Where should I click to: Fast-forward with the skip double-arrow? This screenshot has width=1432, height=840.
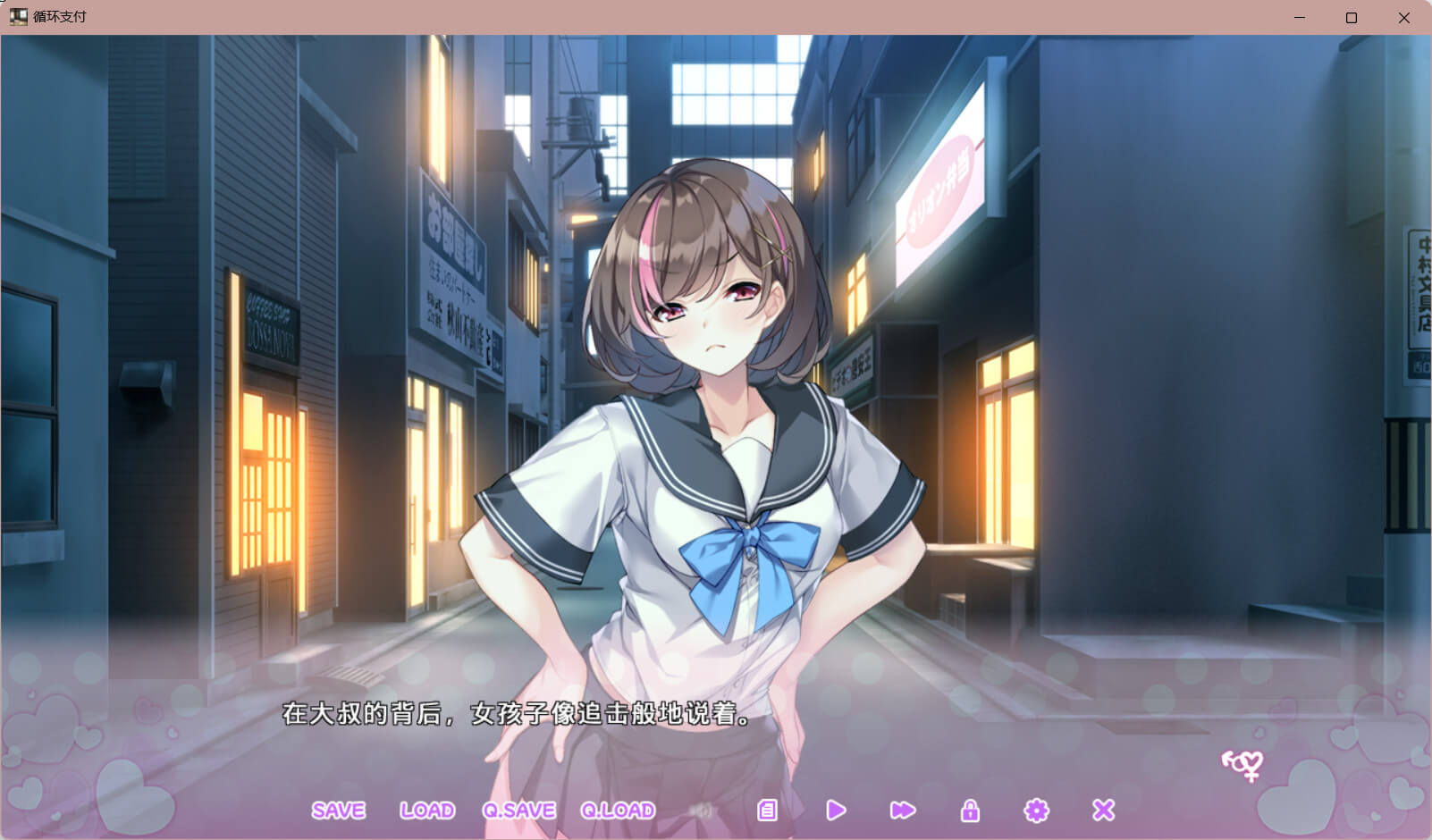903,811
